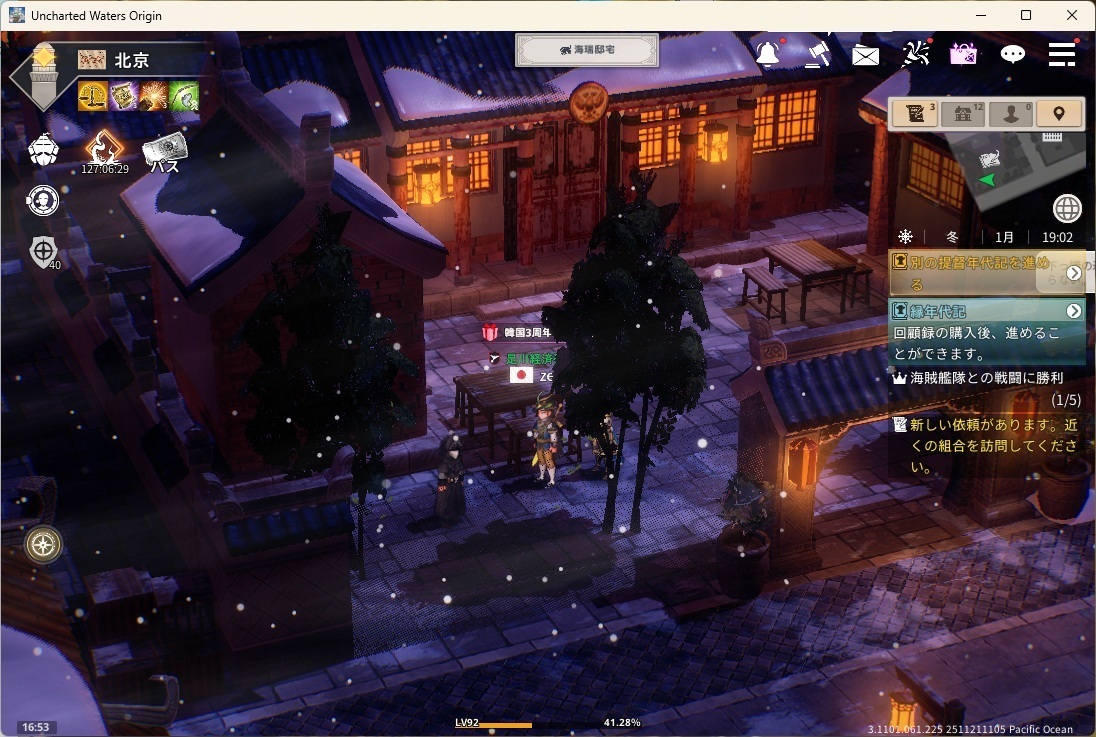The image size is (1096, 737).
Task: Open the flame event timer icon
Action: (x=104, y=150)
